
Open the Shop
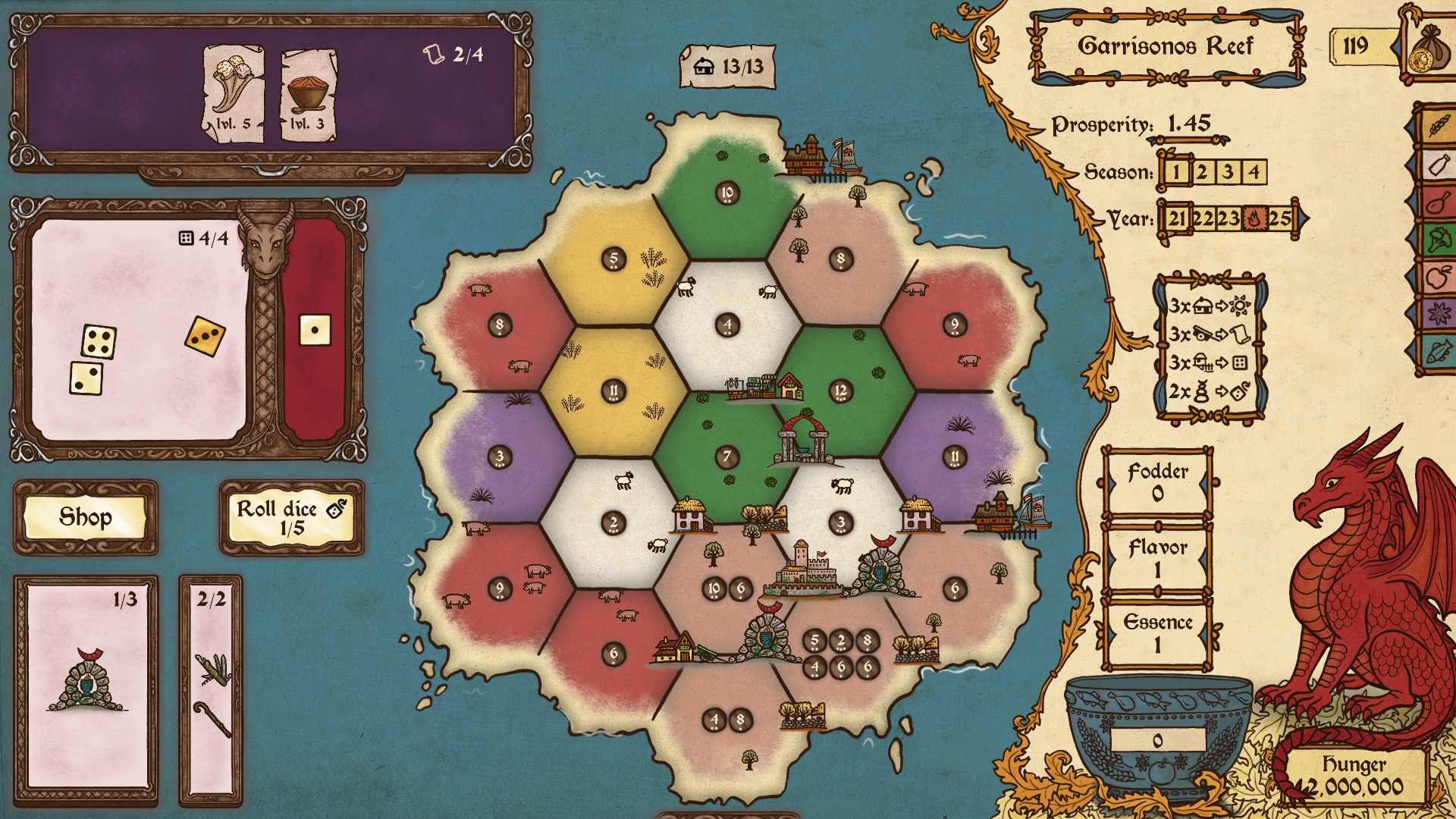(86, 517)
